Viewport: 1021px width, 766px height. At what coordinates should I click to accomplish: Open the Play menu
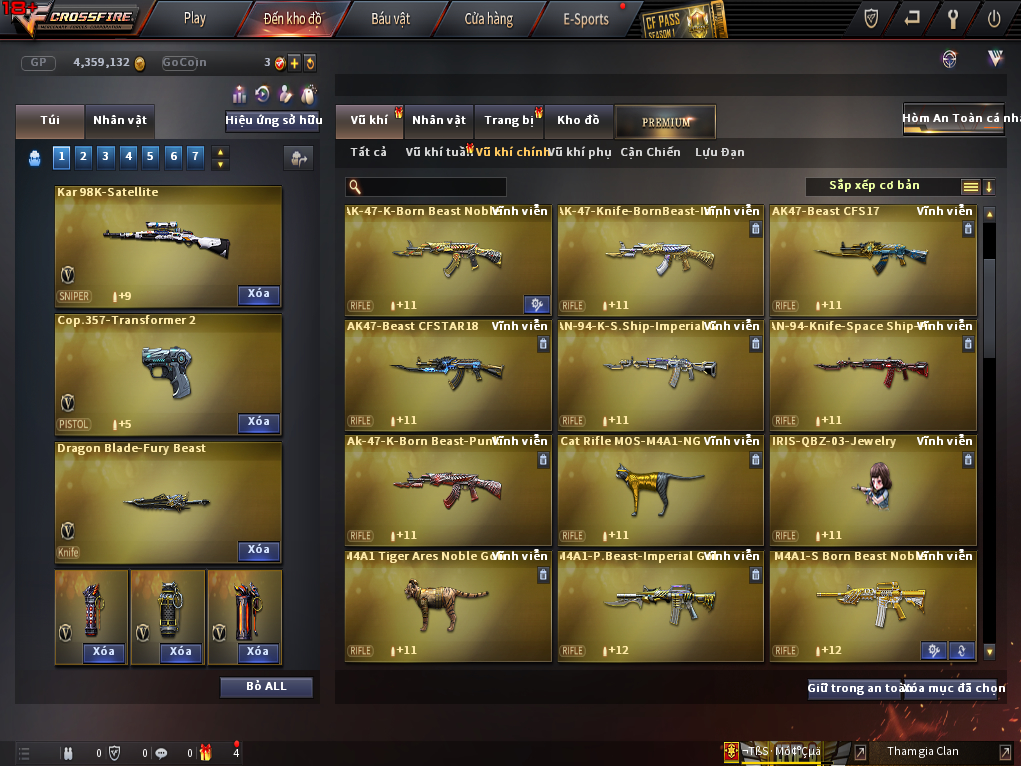195,18
